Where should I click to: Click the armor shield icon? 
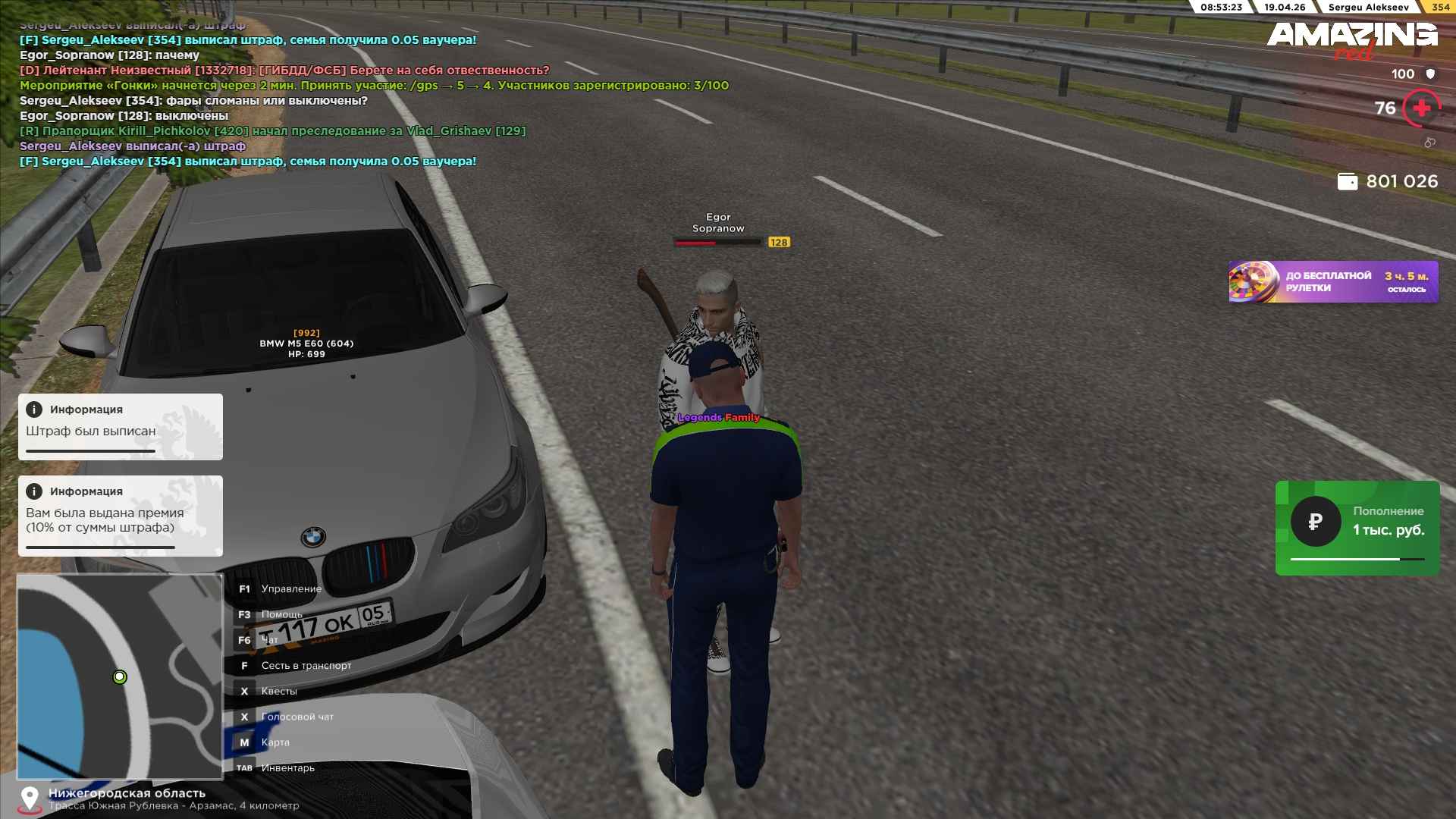click(x=1430, y=74)
